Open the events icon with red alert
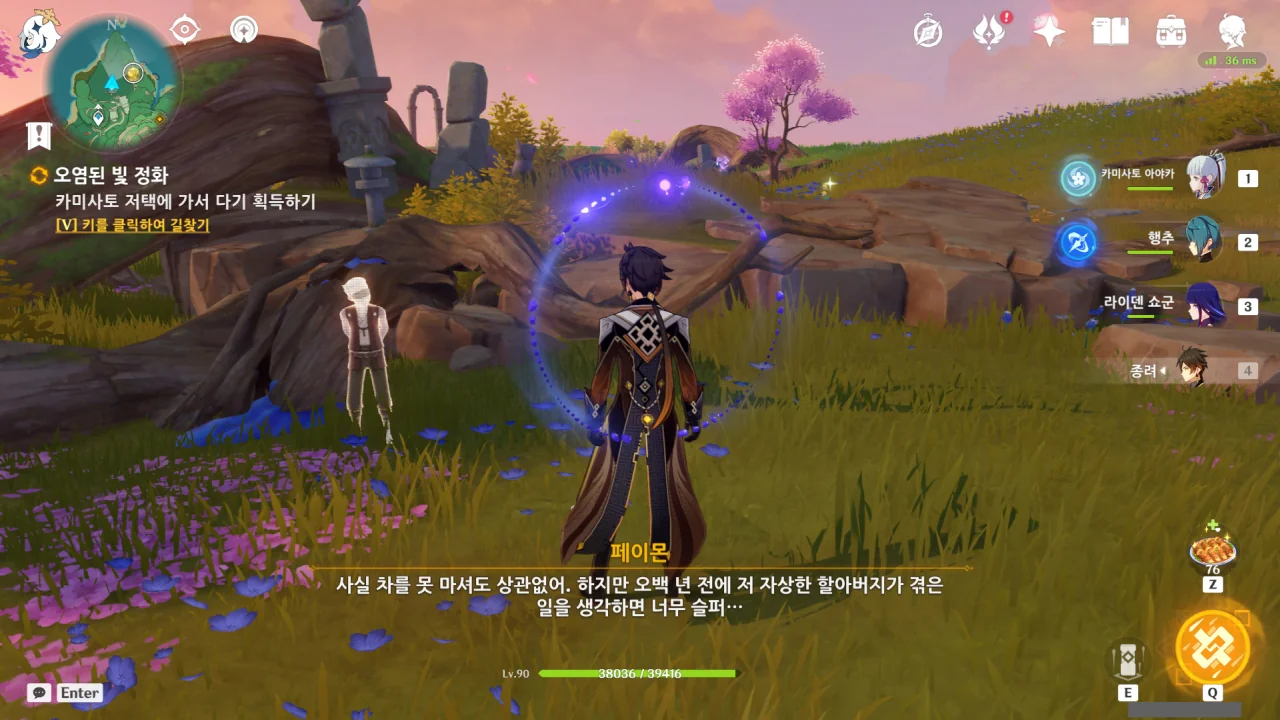This screenshot has height=720, width=1280. pos(989,32)
